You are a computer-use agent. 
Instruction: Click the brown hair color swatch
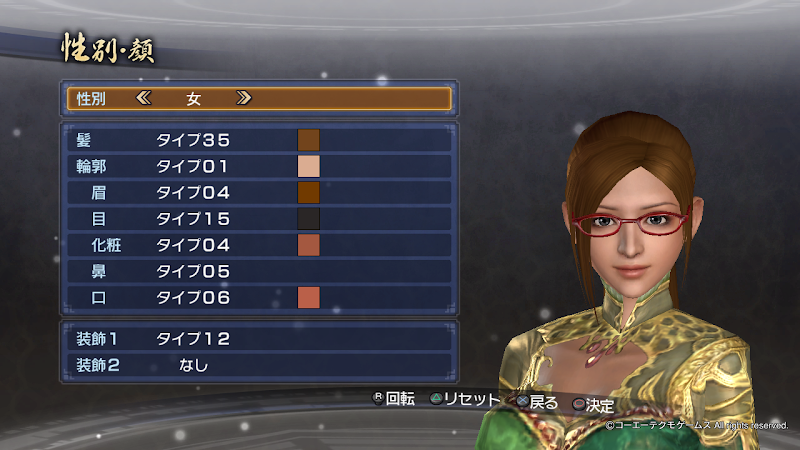[x=308, y=140]
